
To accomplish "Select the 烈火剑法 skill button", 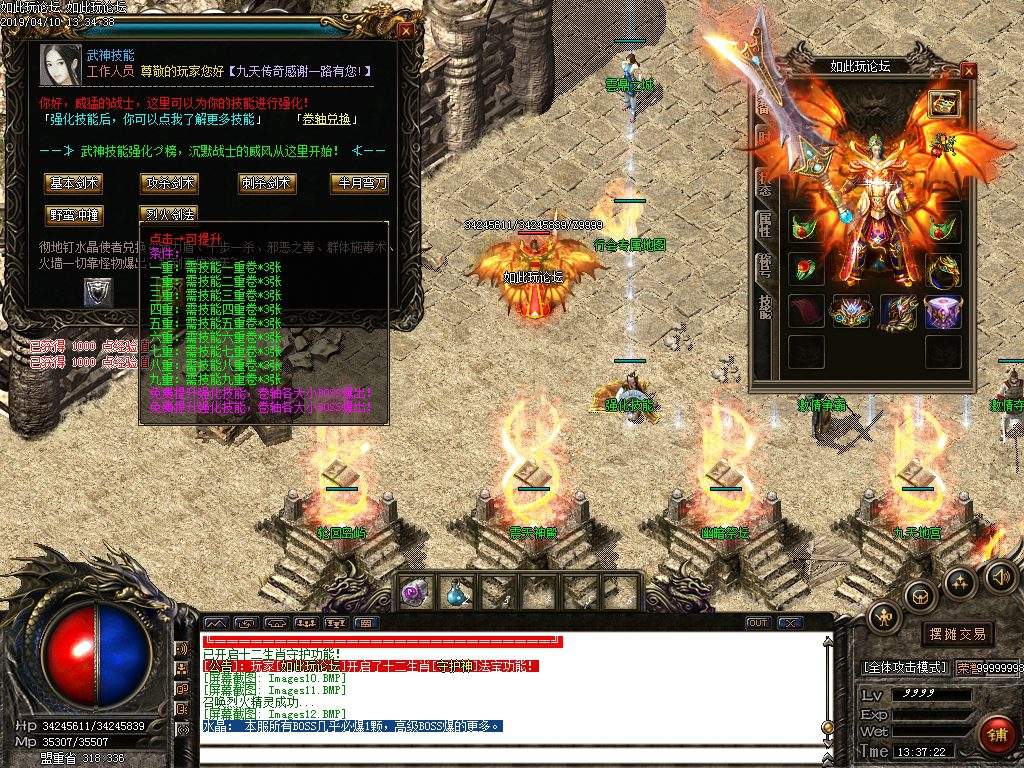I will pos(169,214).
